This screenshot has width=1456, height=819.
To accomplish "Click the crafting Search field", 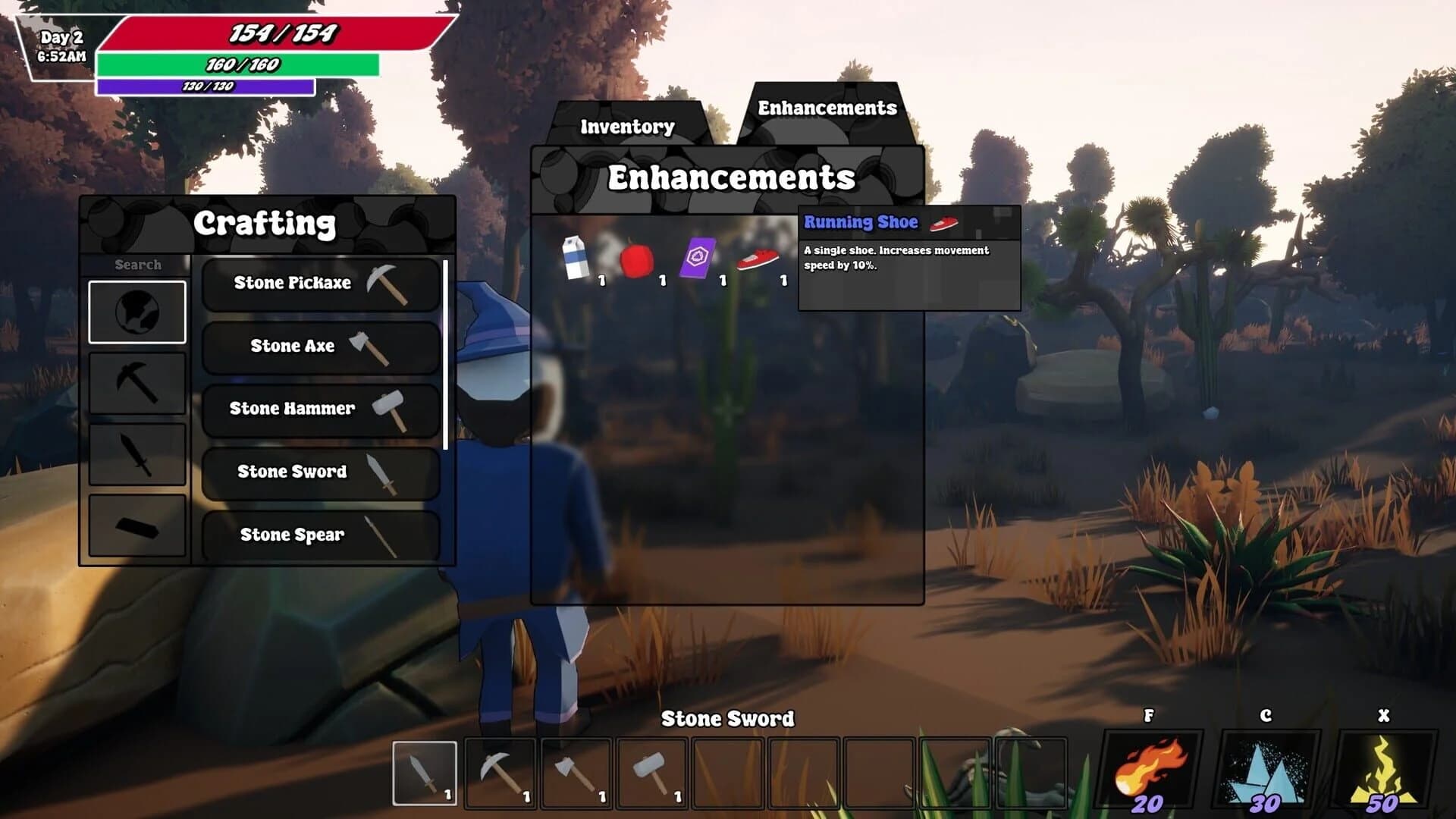I will [137, 265].
